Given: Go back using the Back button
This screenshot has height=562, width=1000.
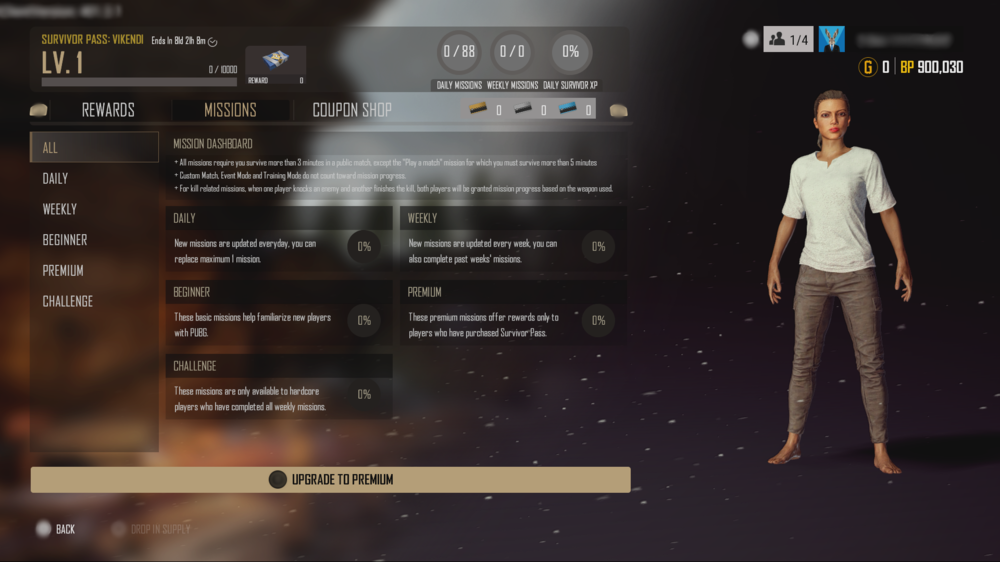Looking at the screenshot, I should click(x=57, y=529).
